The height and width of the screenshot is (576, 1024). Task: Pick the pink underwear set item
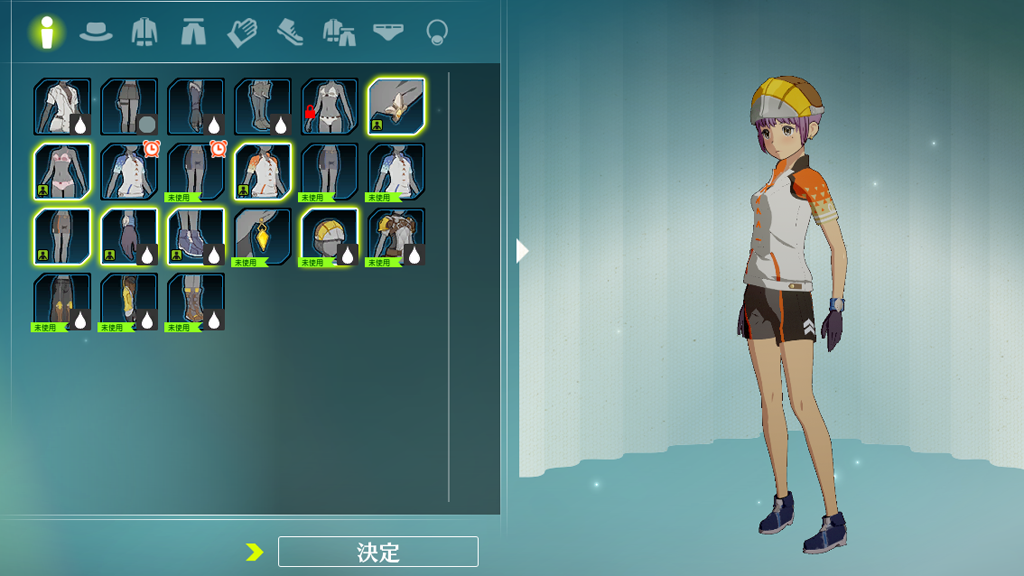[62, 172]
